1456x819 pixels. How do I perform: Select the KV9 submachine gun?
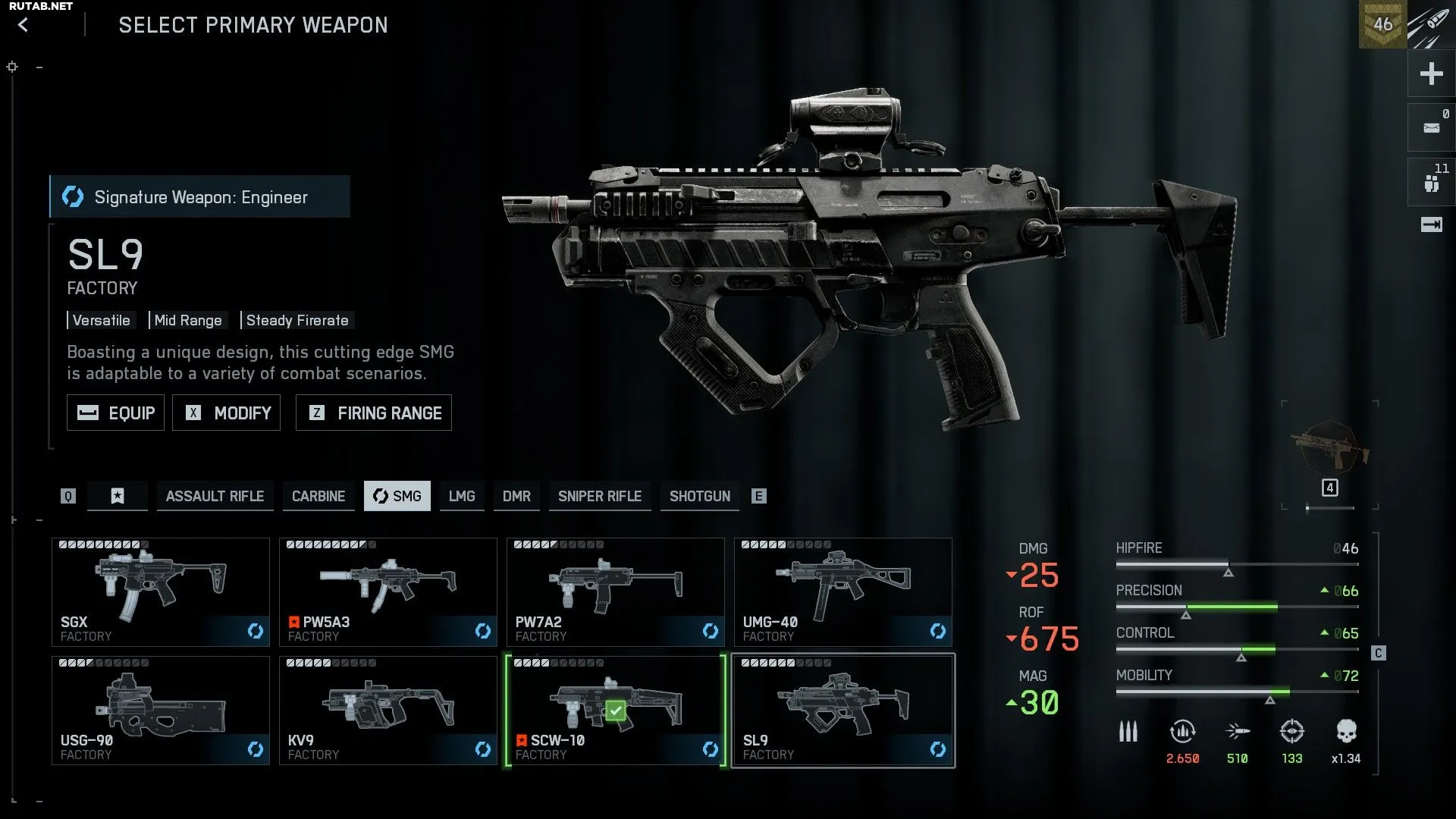pyautogui.click(x=388, y=711)
